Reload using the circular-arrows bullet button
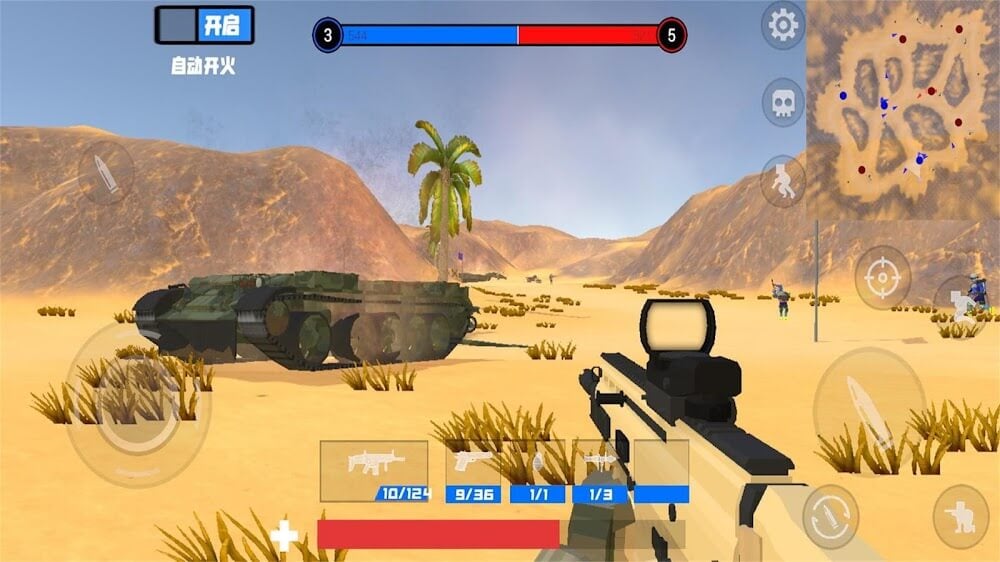This screenshot has height=562, width=1000. (830, 515)
